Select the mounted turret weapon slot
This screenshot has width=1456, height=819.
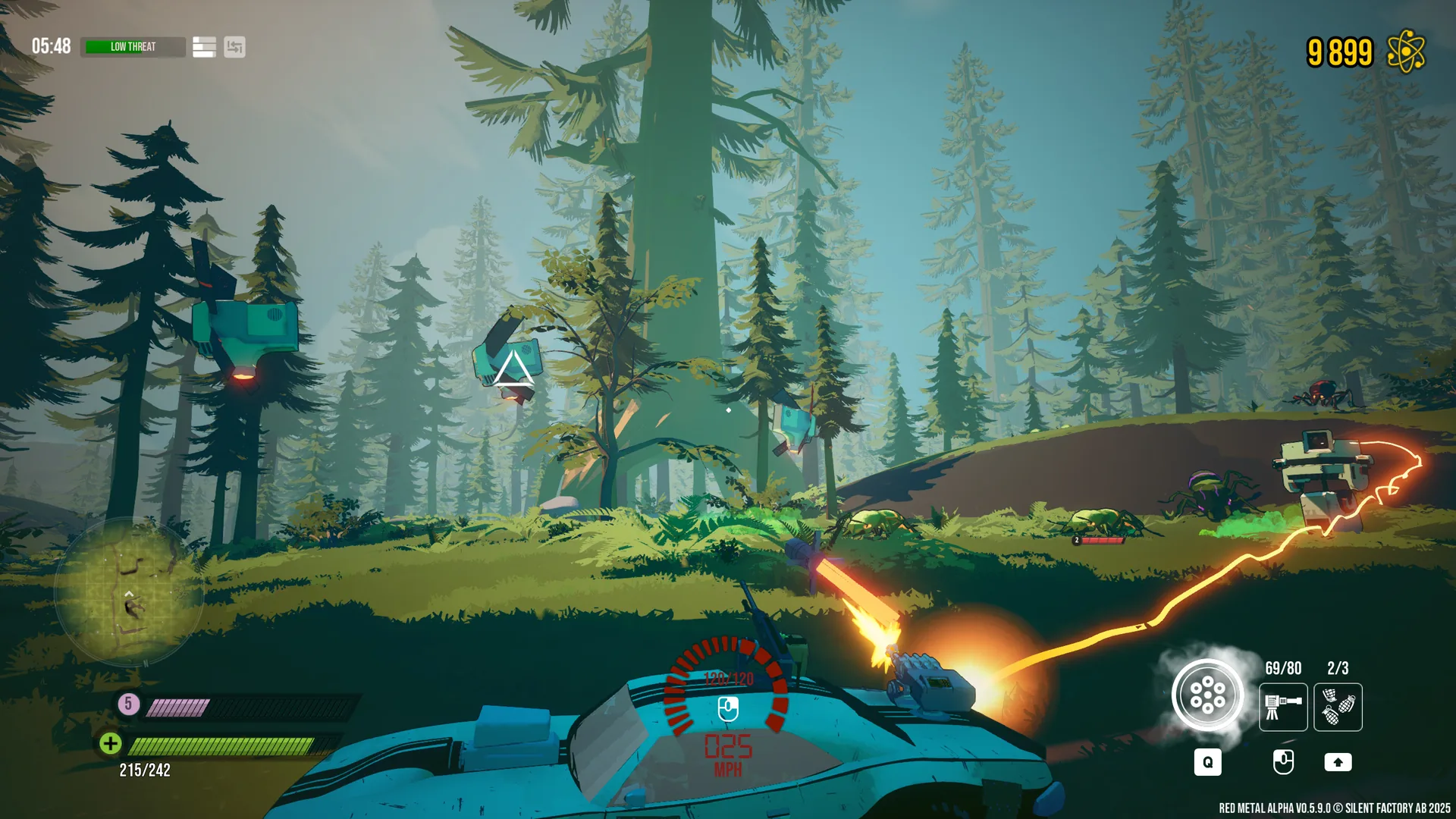[1283, 708]
